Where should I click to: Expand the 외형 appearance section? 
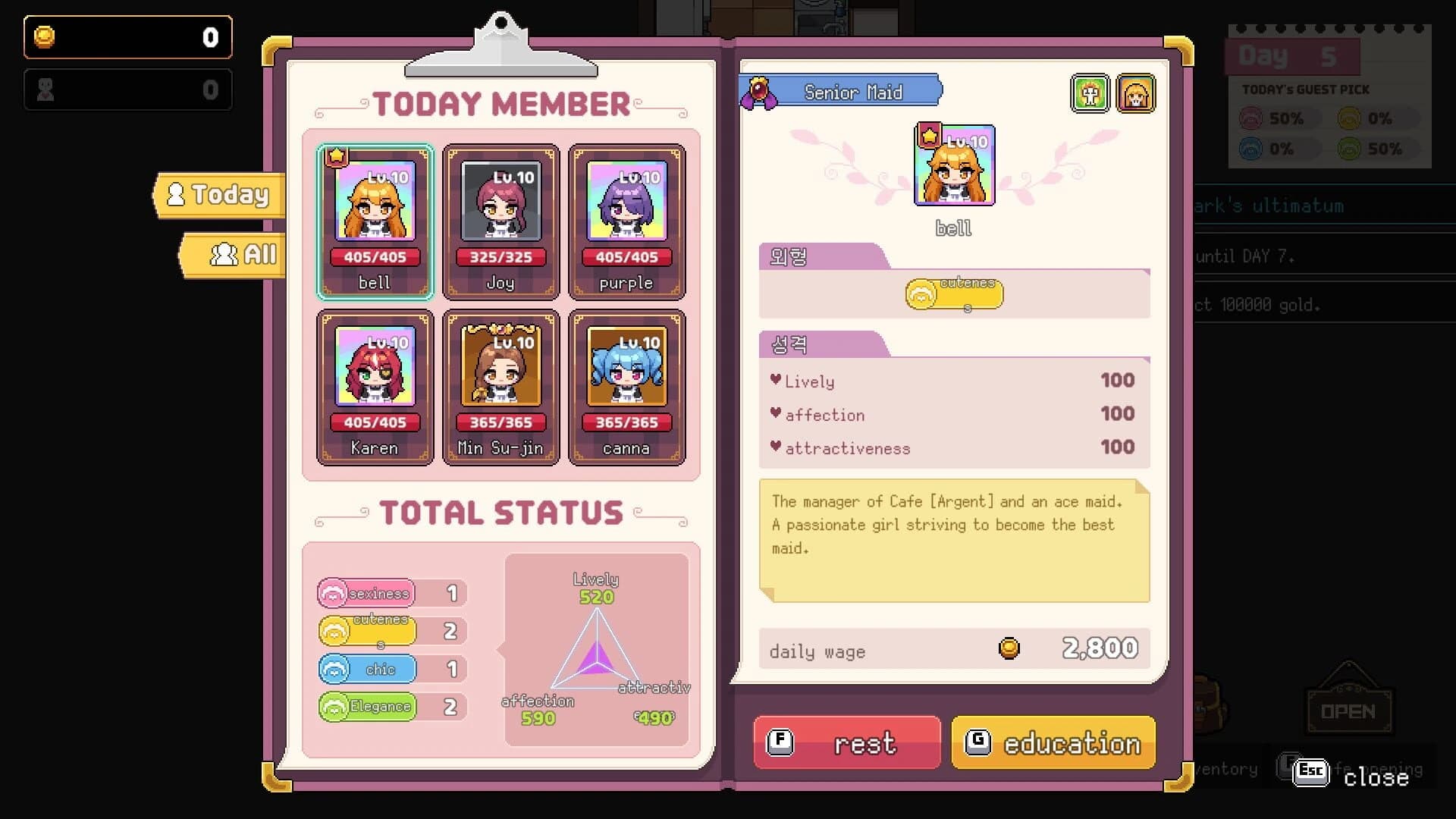(789, 256)
